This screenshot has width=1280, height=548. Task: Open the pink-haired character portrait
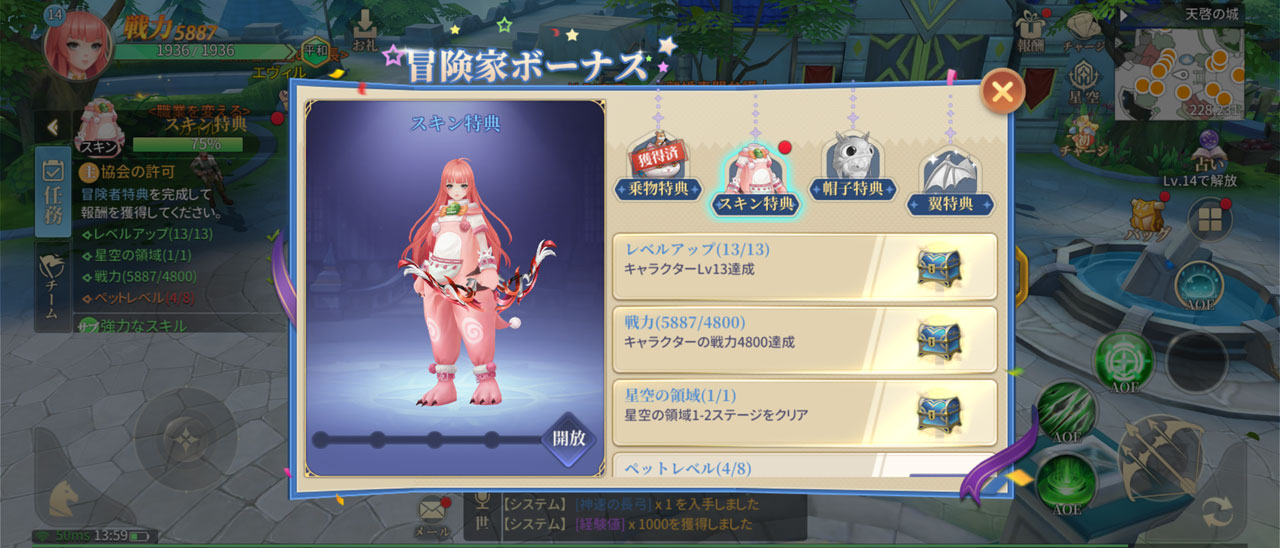tap(78, 44)
